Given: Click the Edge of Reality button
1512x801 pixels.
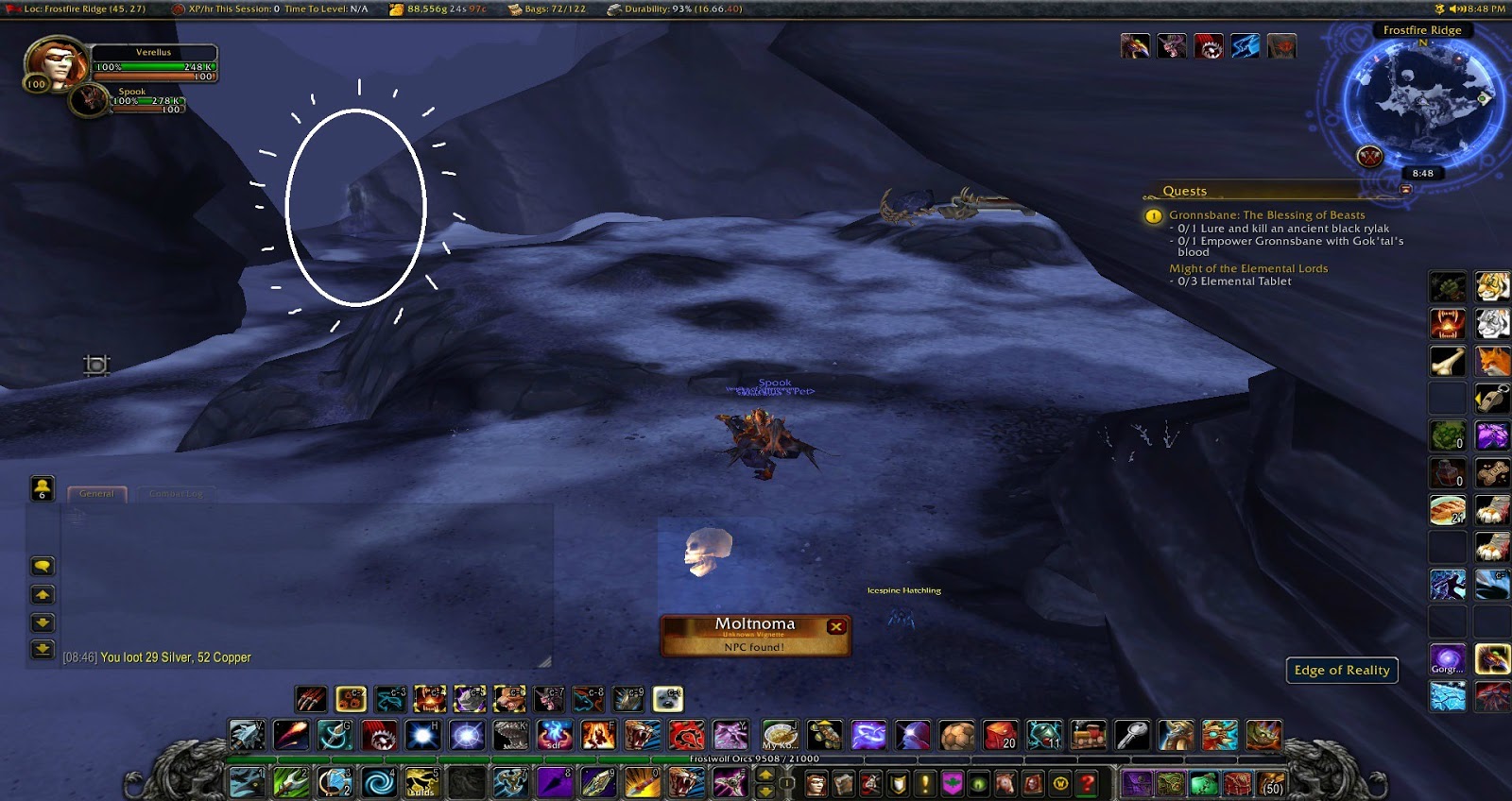Looking at the screenshot, I should point(1342,671).
